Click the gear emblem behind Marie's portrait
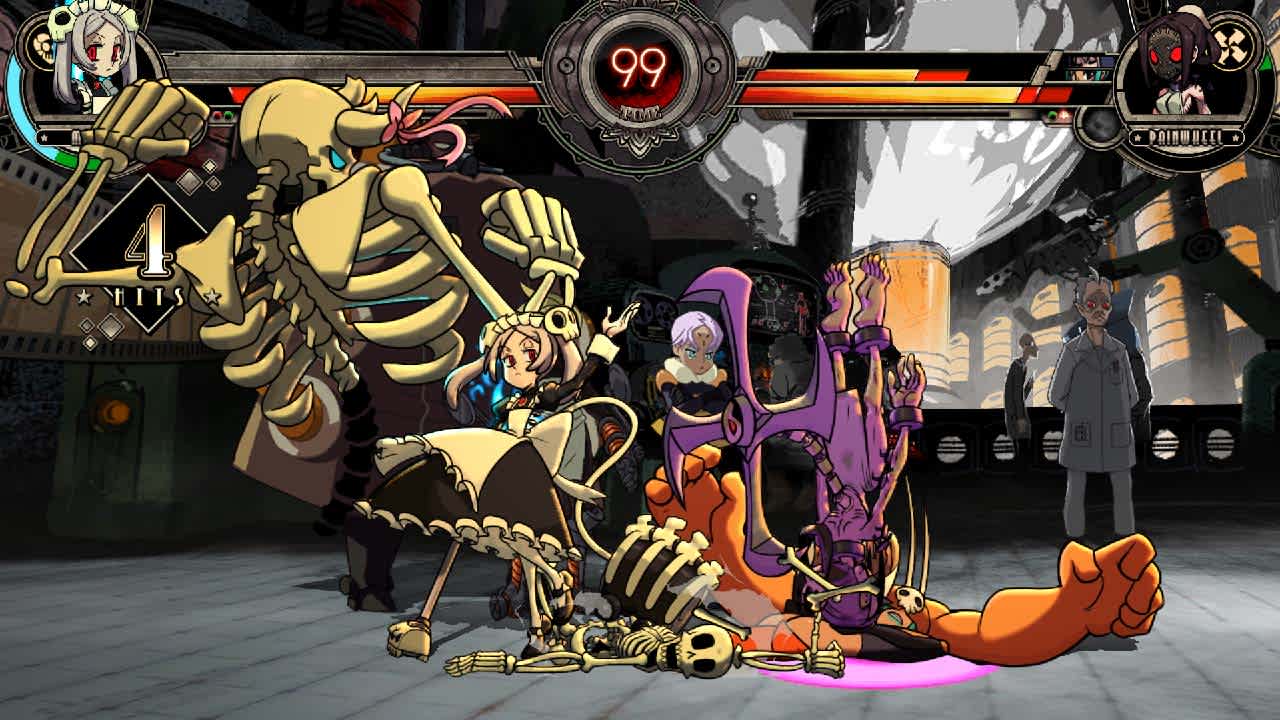This screenshot has width=1280, height=720. pyautogui.click(x=43, y=46)
